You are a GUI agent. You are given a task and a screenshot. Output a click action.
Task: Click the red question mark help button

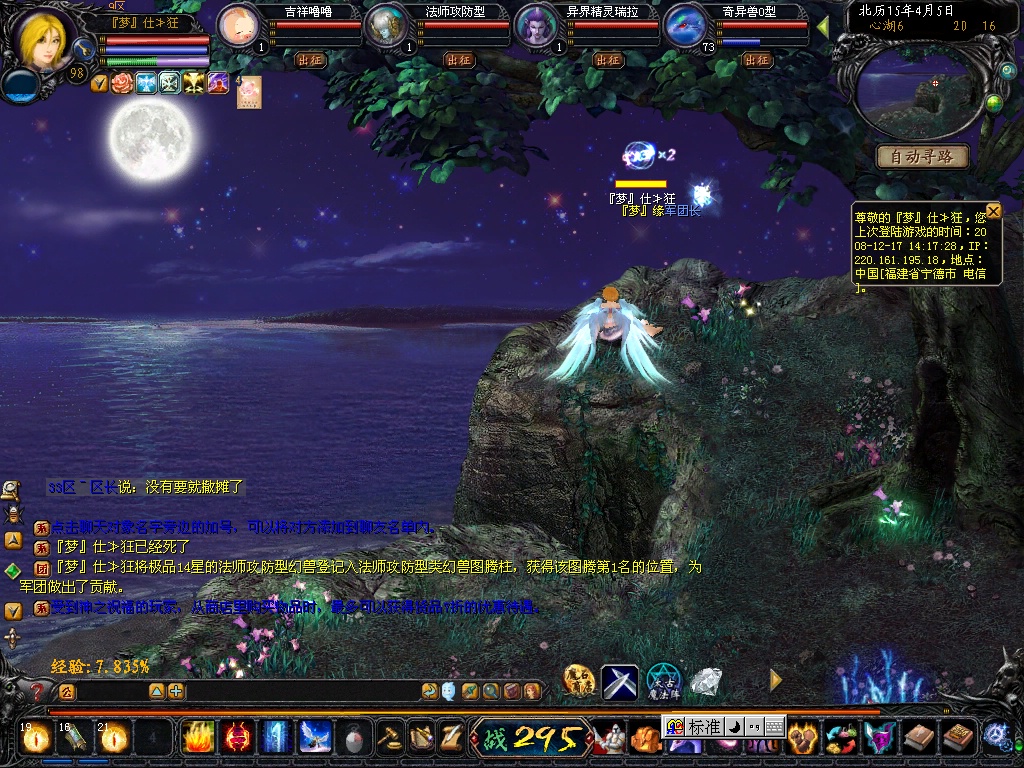click(38, 691)
